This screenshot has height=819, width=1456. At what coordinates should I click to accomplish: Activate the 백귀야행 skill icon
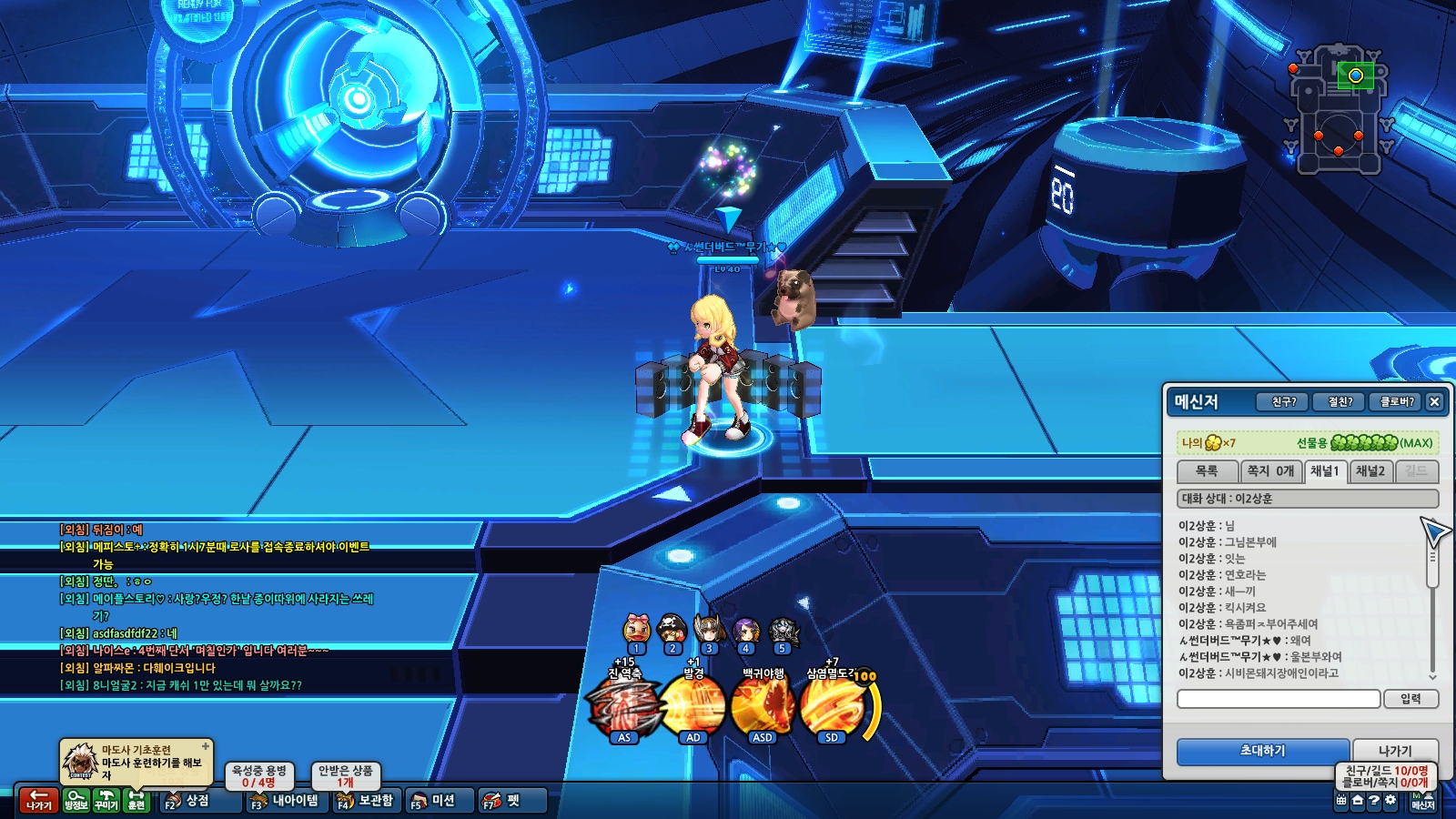[763, 706]
